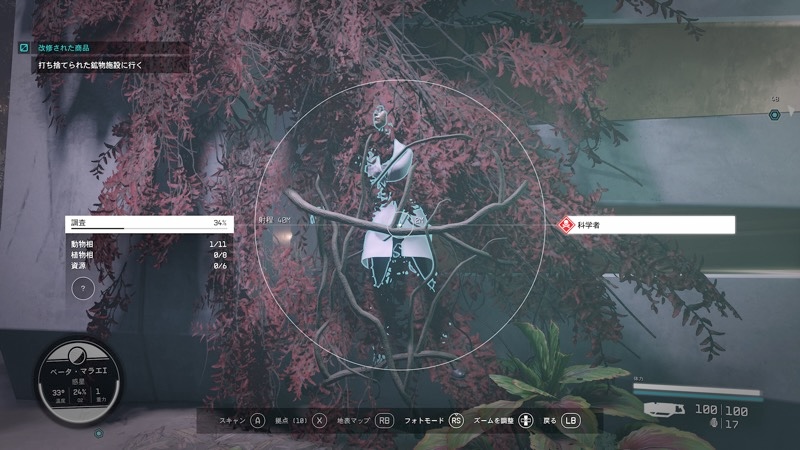
Task: Click the 動物相 fauna survey row
Action: (148, 244)
